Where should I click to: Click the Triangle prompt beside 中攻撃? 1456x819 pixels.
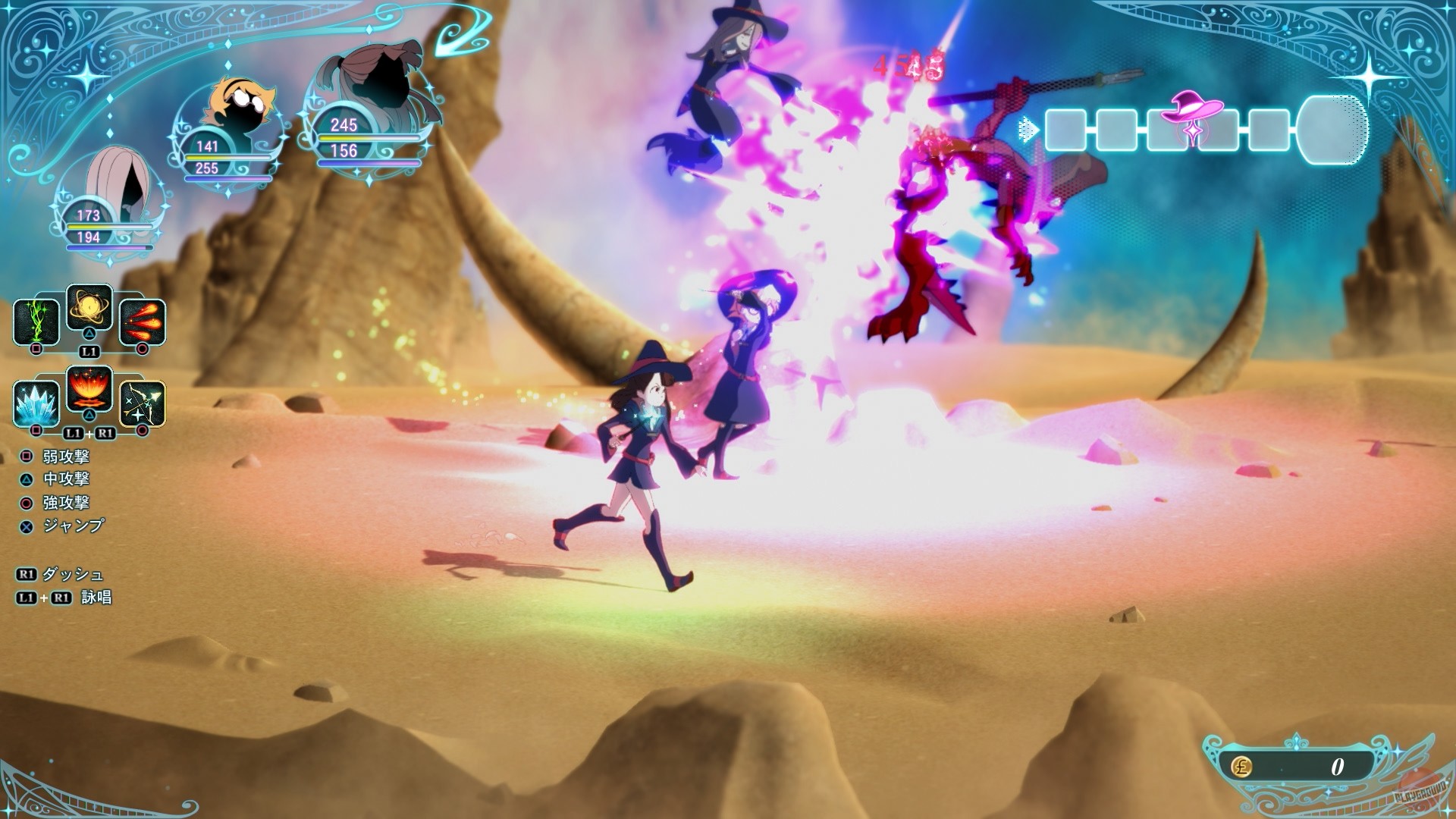pyautogui.click(x=27, y=480)
